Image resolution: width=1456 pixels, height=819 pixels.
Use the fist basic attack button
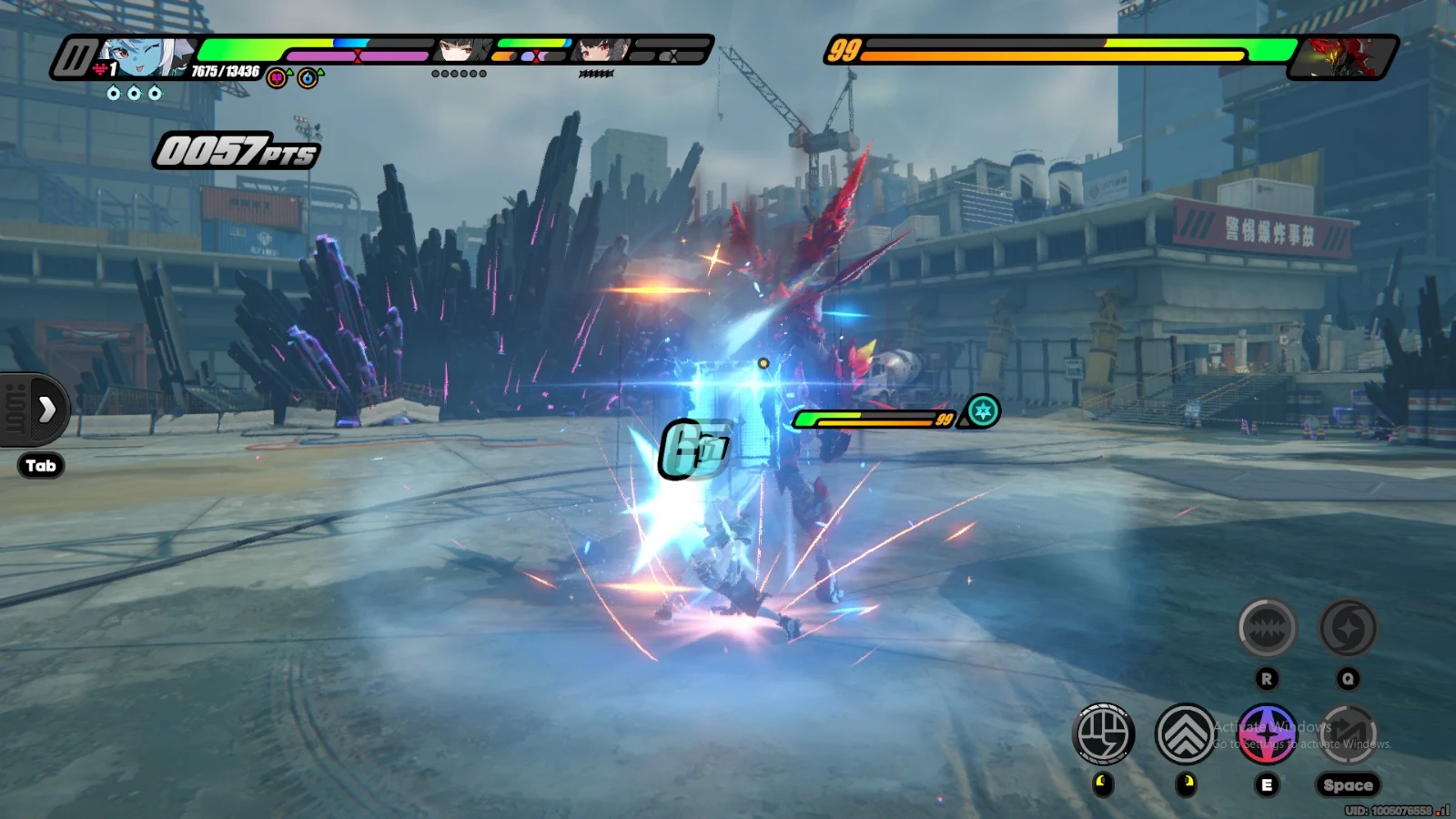point(1103,733)
